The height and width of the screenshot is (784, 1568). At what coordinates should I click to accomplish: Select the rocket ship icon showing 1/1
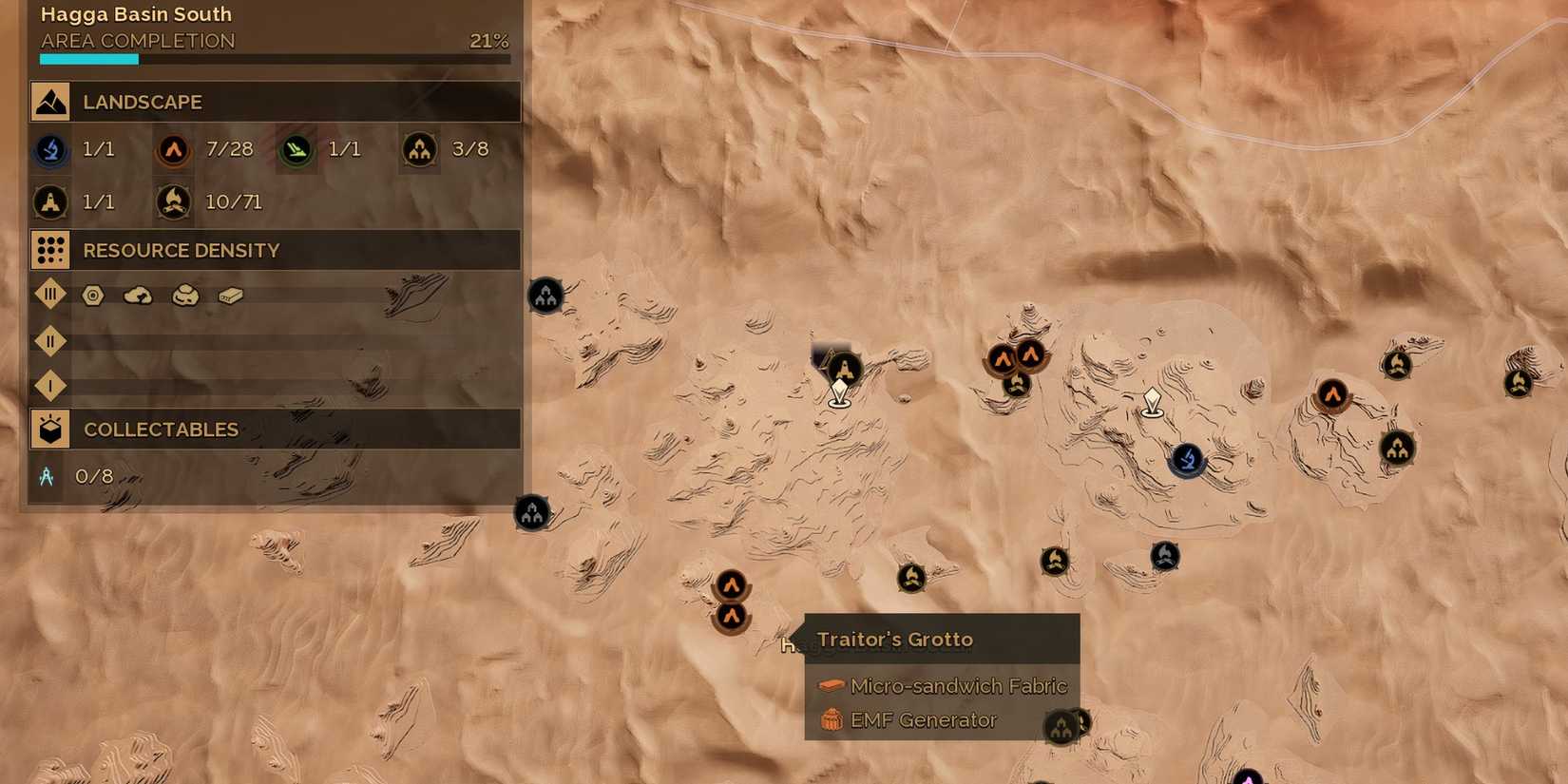[48, 201]
